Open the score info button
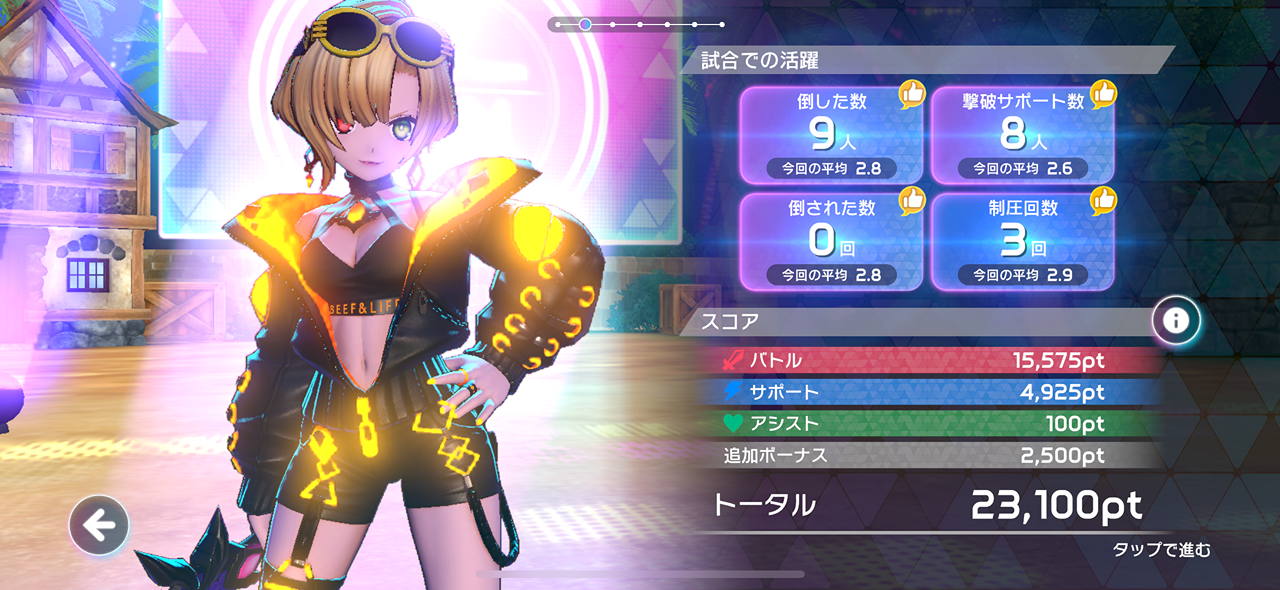1280x590 pixels. (x=1176, y=321)
